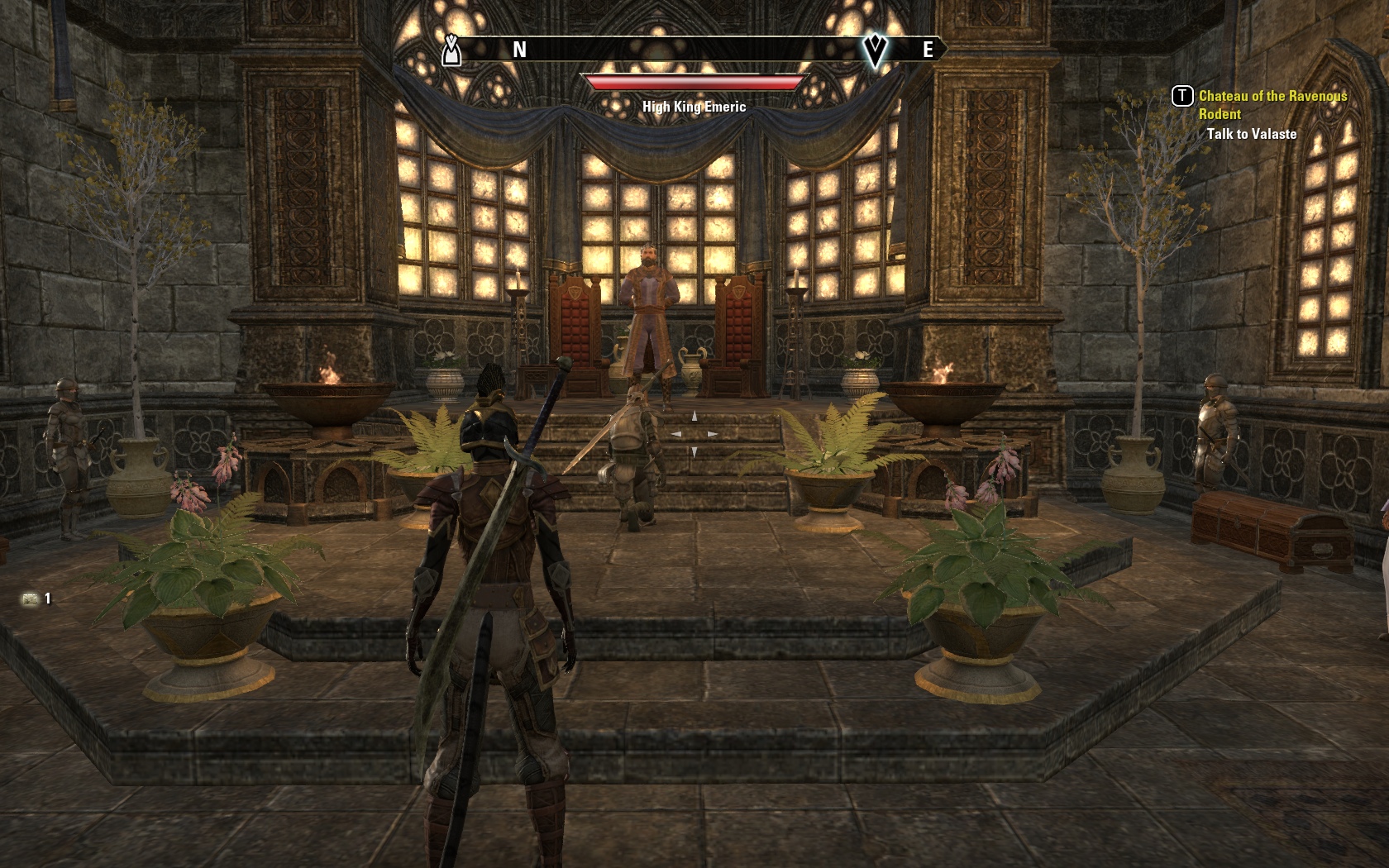Click the quest marker arrow on compass
This screenshot has width=1389, height=868.
coord(875,50)
